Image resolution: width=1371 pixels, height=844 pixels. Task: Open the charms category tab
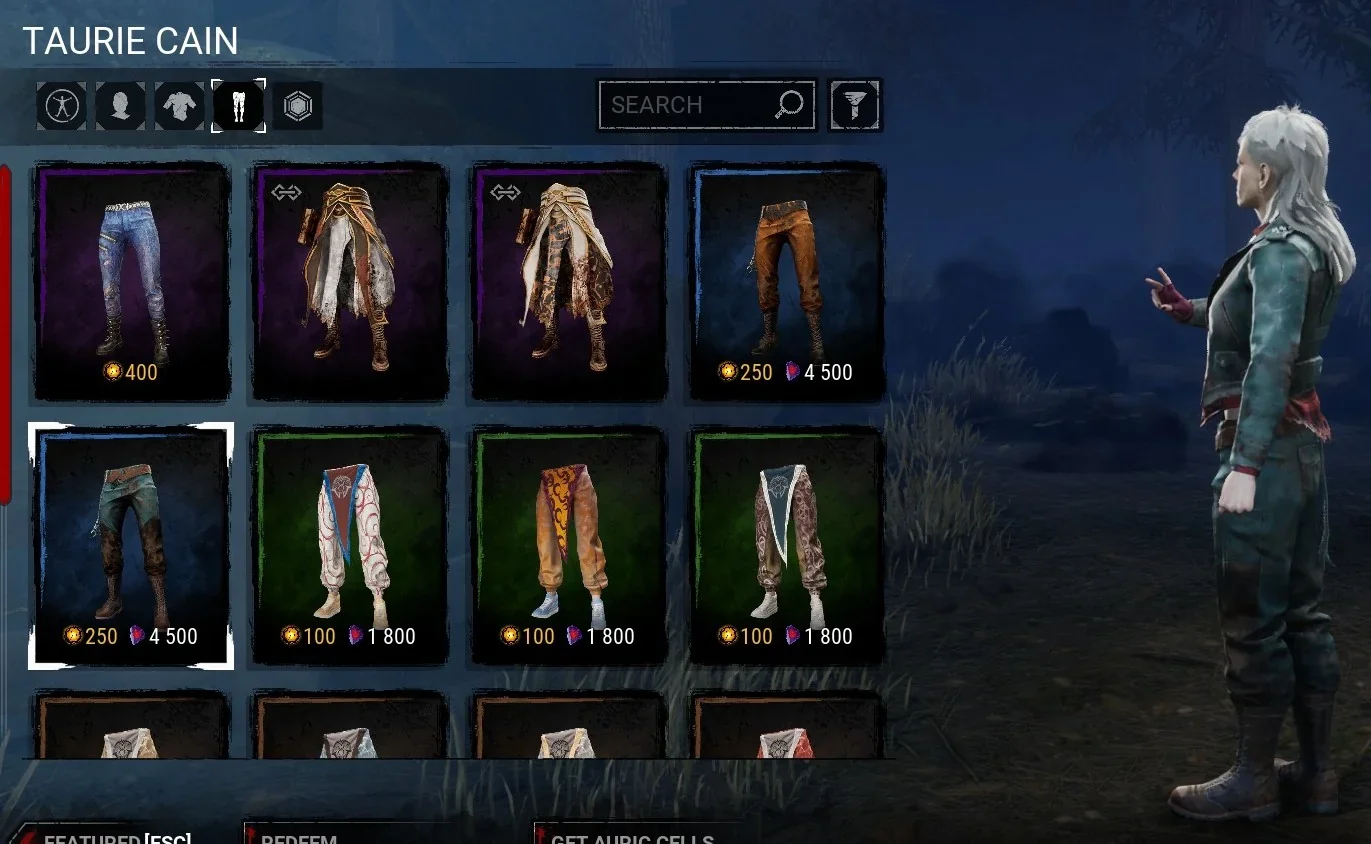coord(298,105)
